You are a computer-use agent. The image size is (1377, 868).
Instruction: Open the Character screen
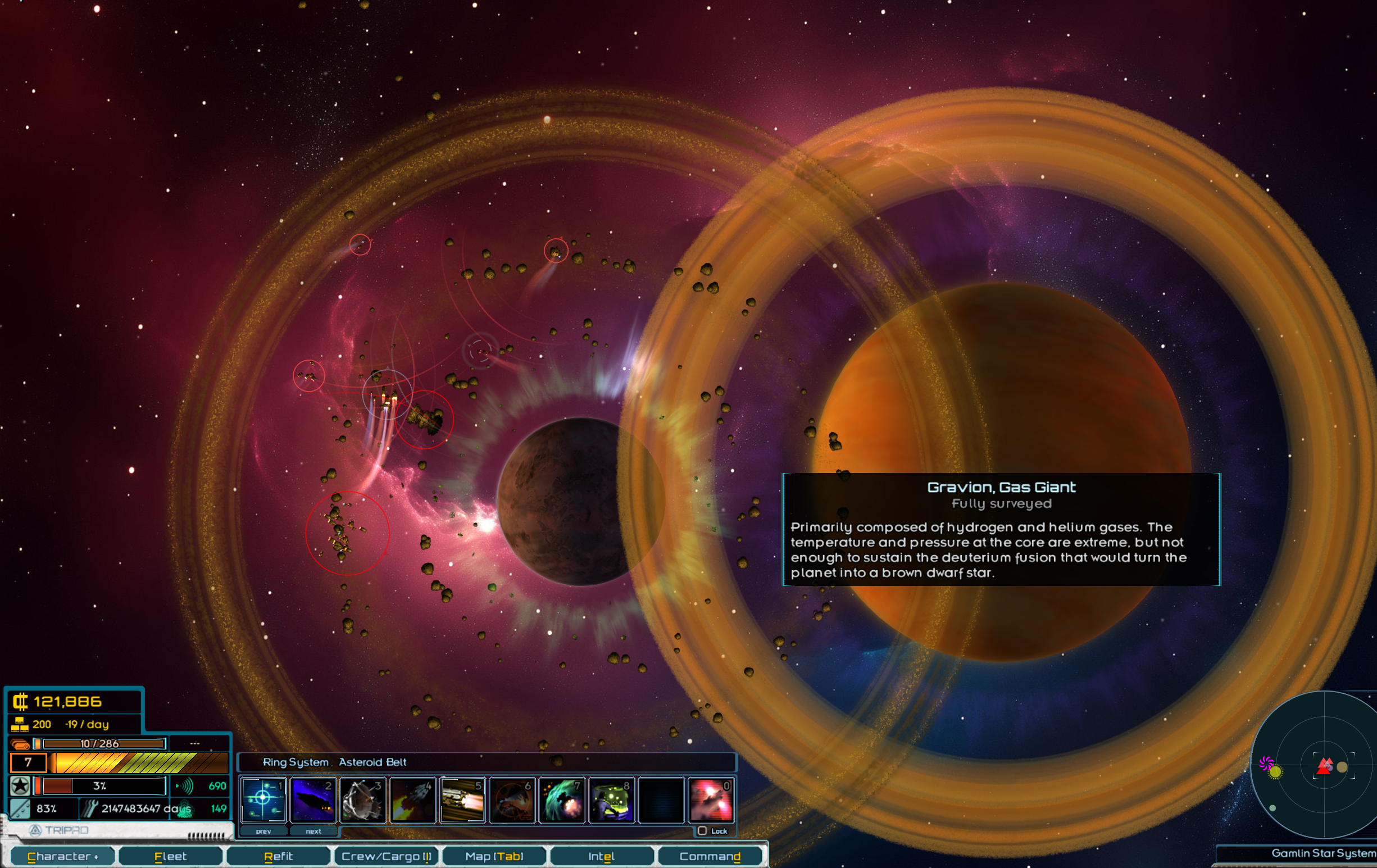click(x=62, y=856)
